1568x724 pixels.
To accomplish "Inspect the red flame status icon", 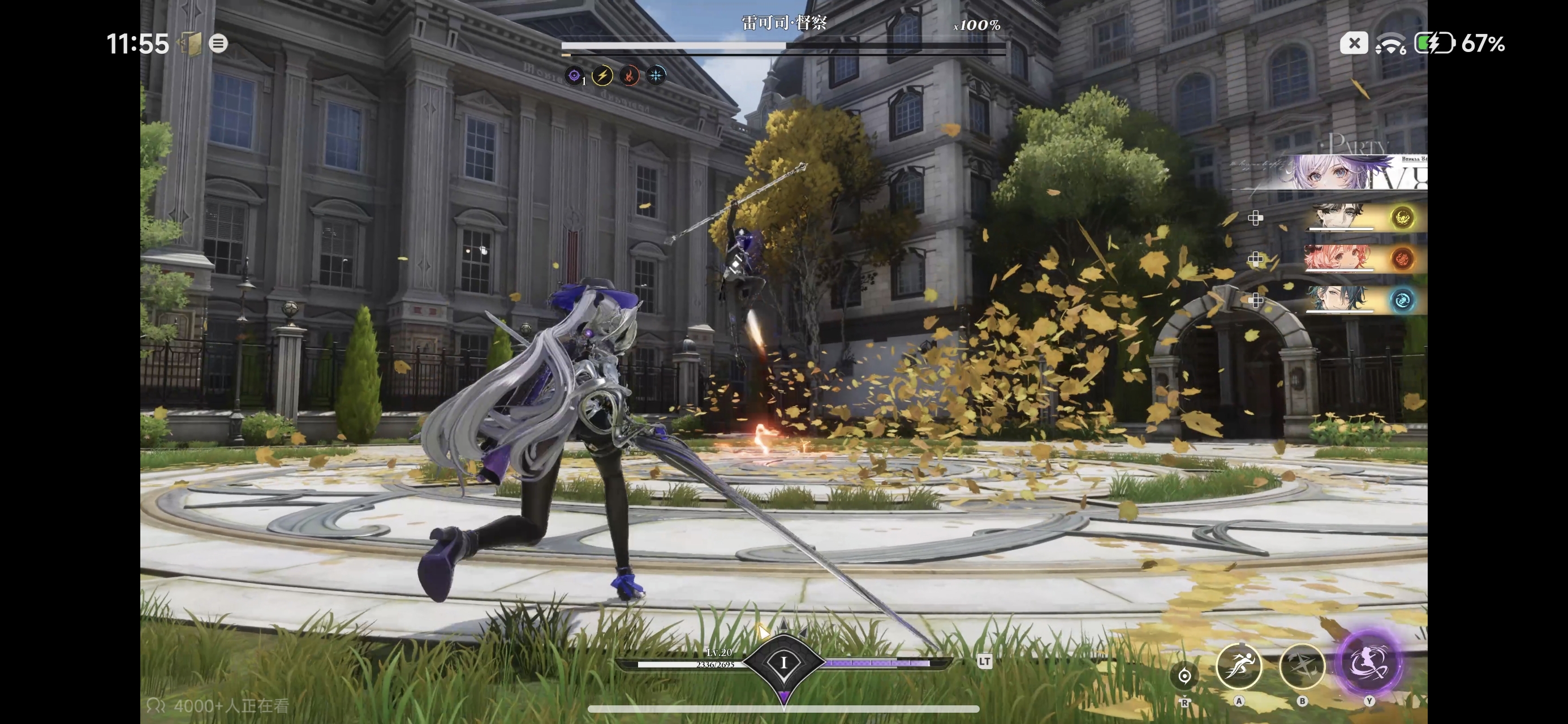I will click(629, 75).
